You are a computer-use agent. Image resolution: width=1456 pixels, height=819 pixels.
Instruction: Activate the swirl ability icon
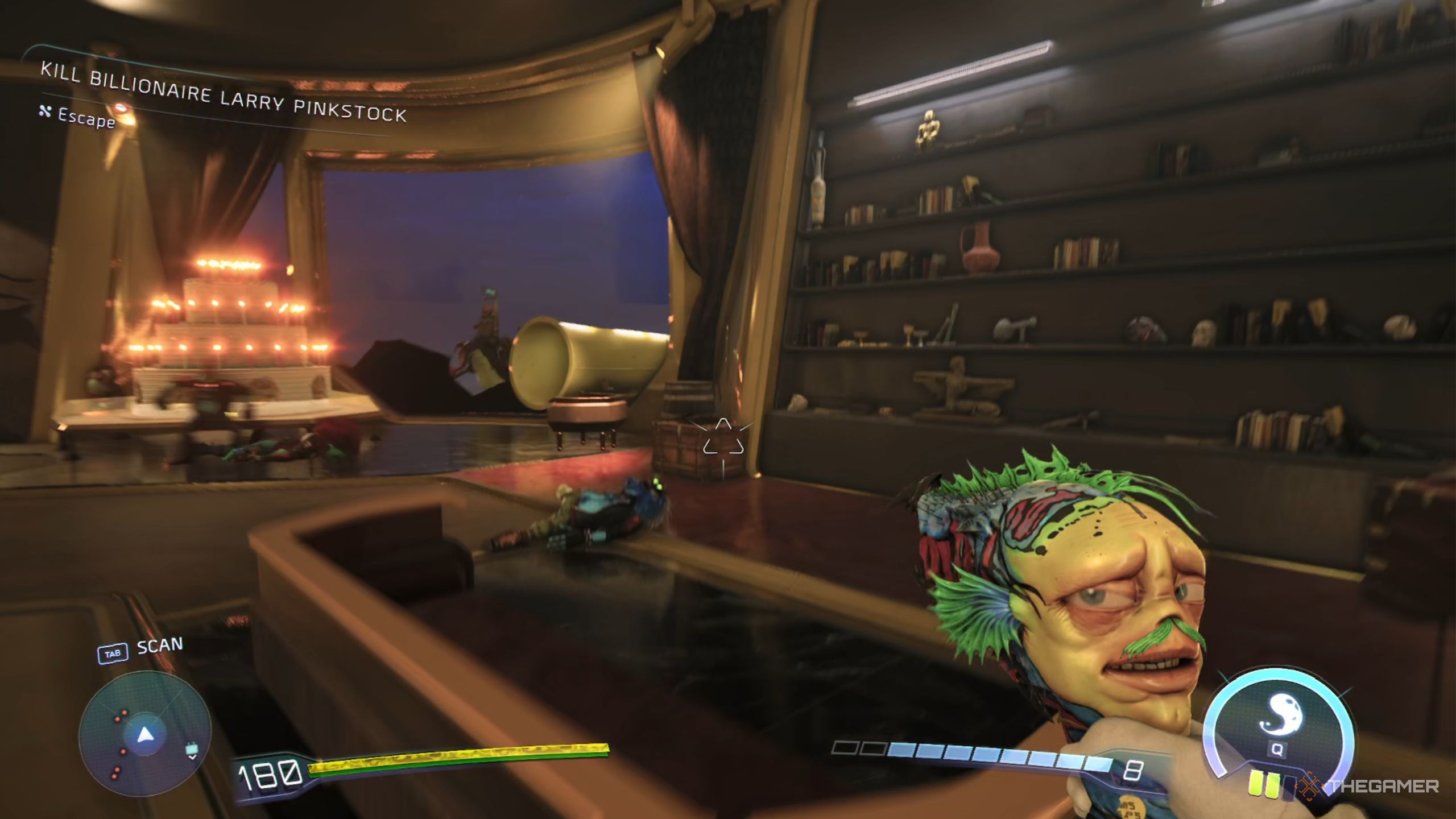[x=1276, y=721]
